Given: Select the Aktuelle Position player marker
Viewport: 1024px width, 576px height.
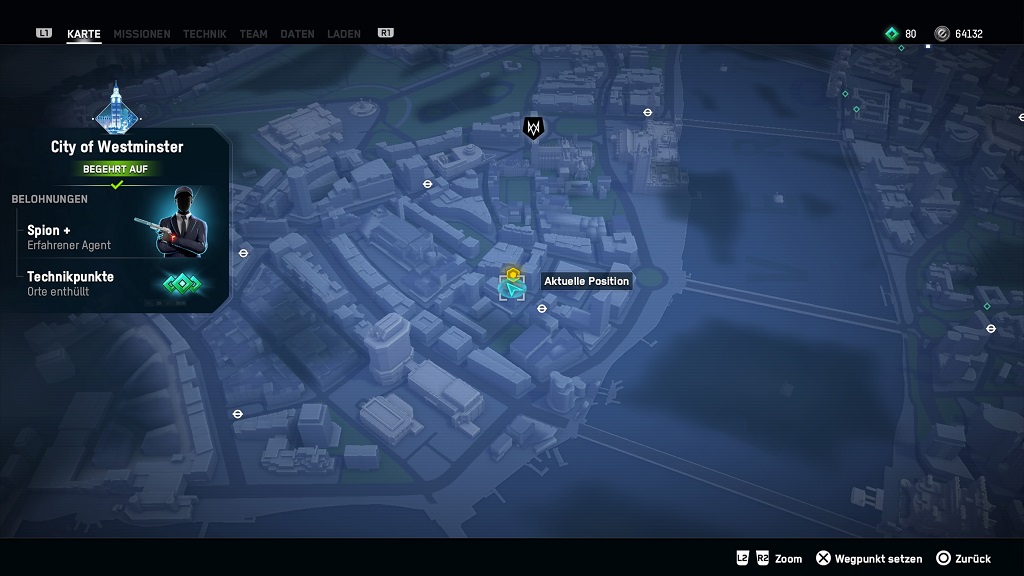Looking at the screenshot, I should click(513, 288).
